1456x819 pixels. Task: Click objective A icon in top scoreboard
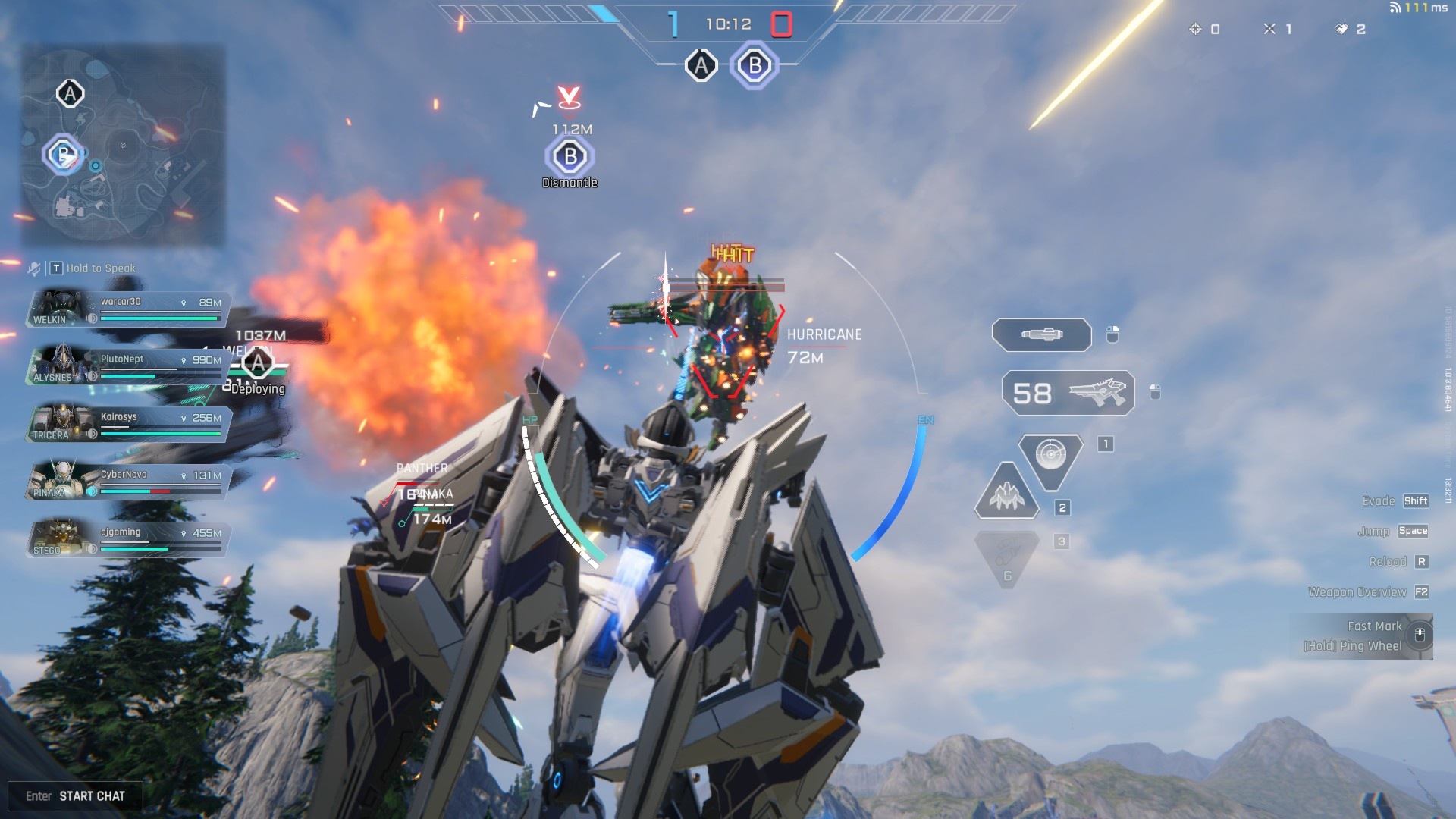(701, 66)
